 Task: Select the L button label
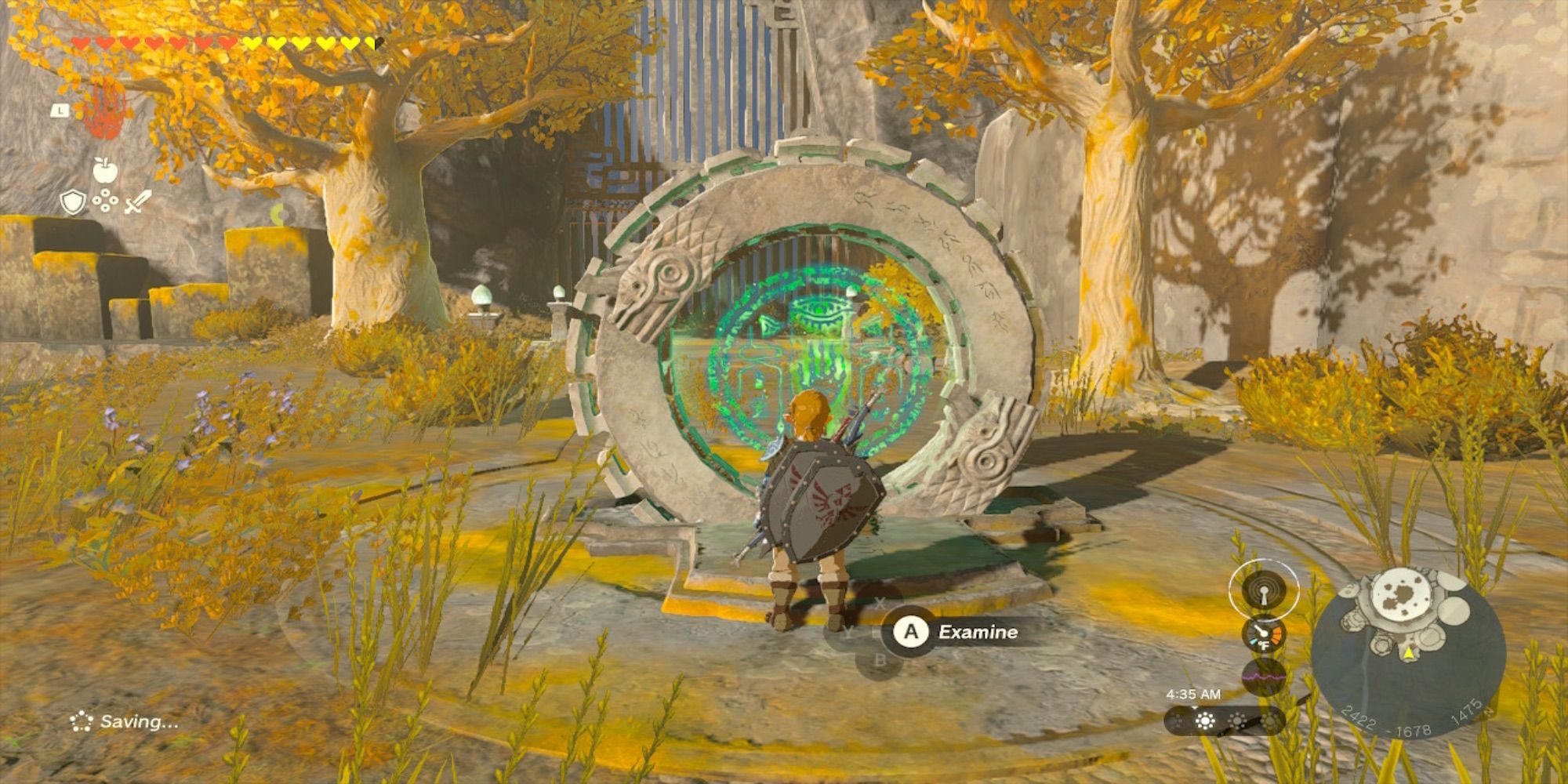59,110
